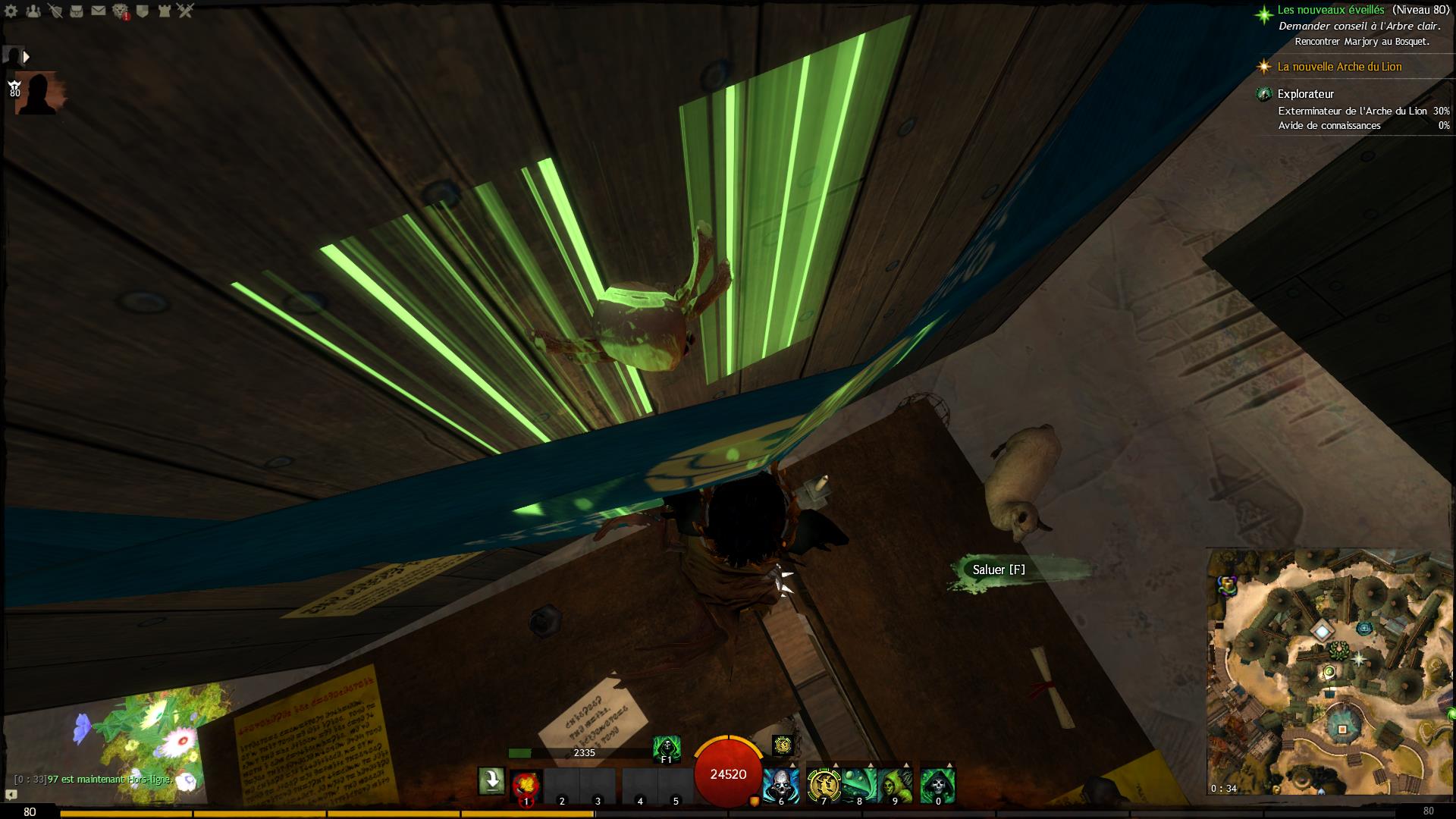
Task: Click the weapon swap arrow button
Action: pos(491,781)
